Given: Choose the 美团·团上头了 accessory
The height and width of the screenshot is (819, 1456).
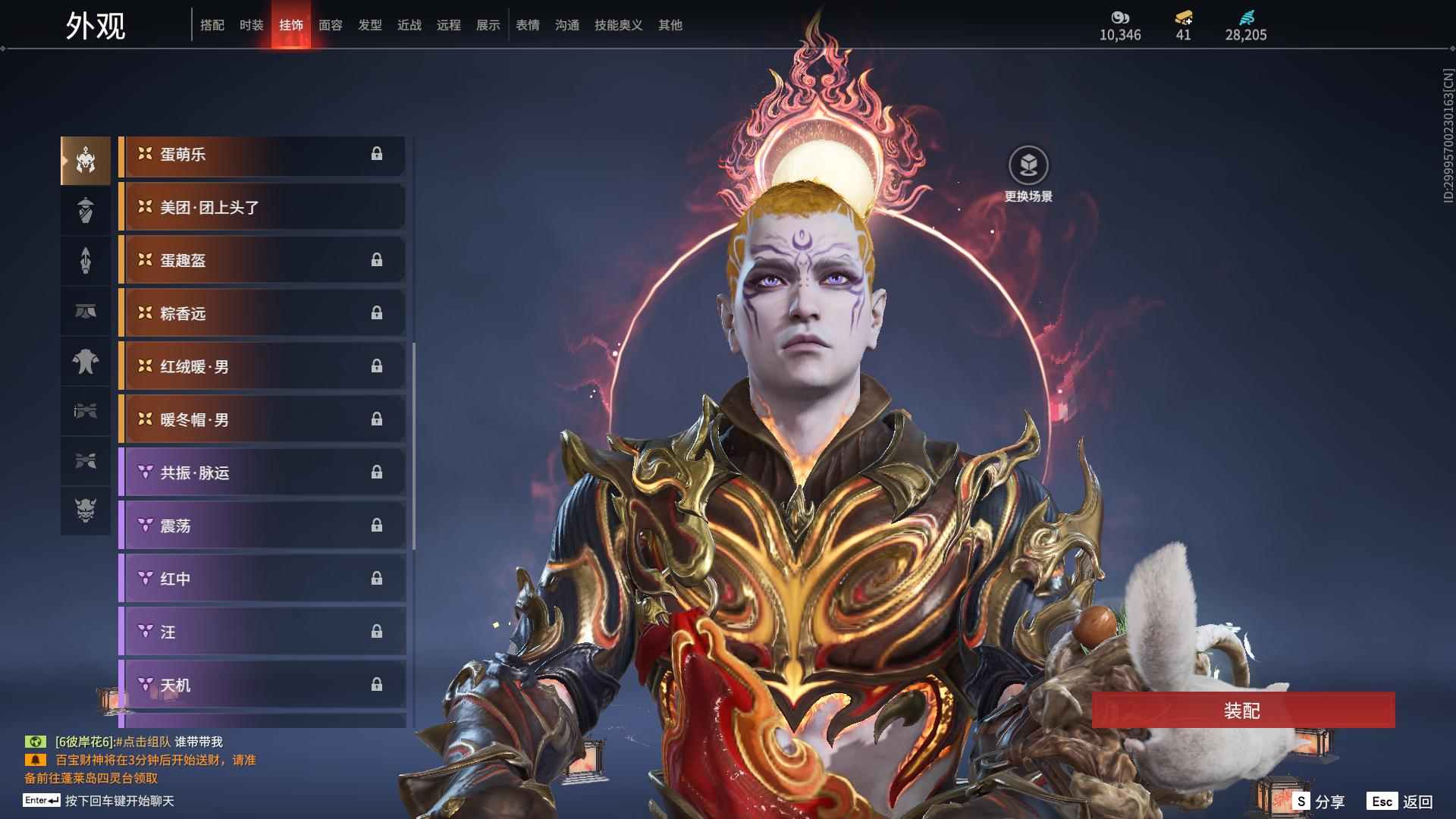Looking at the screenshot, I should 262,207.
